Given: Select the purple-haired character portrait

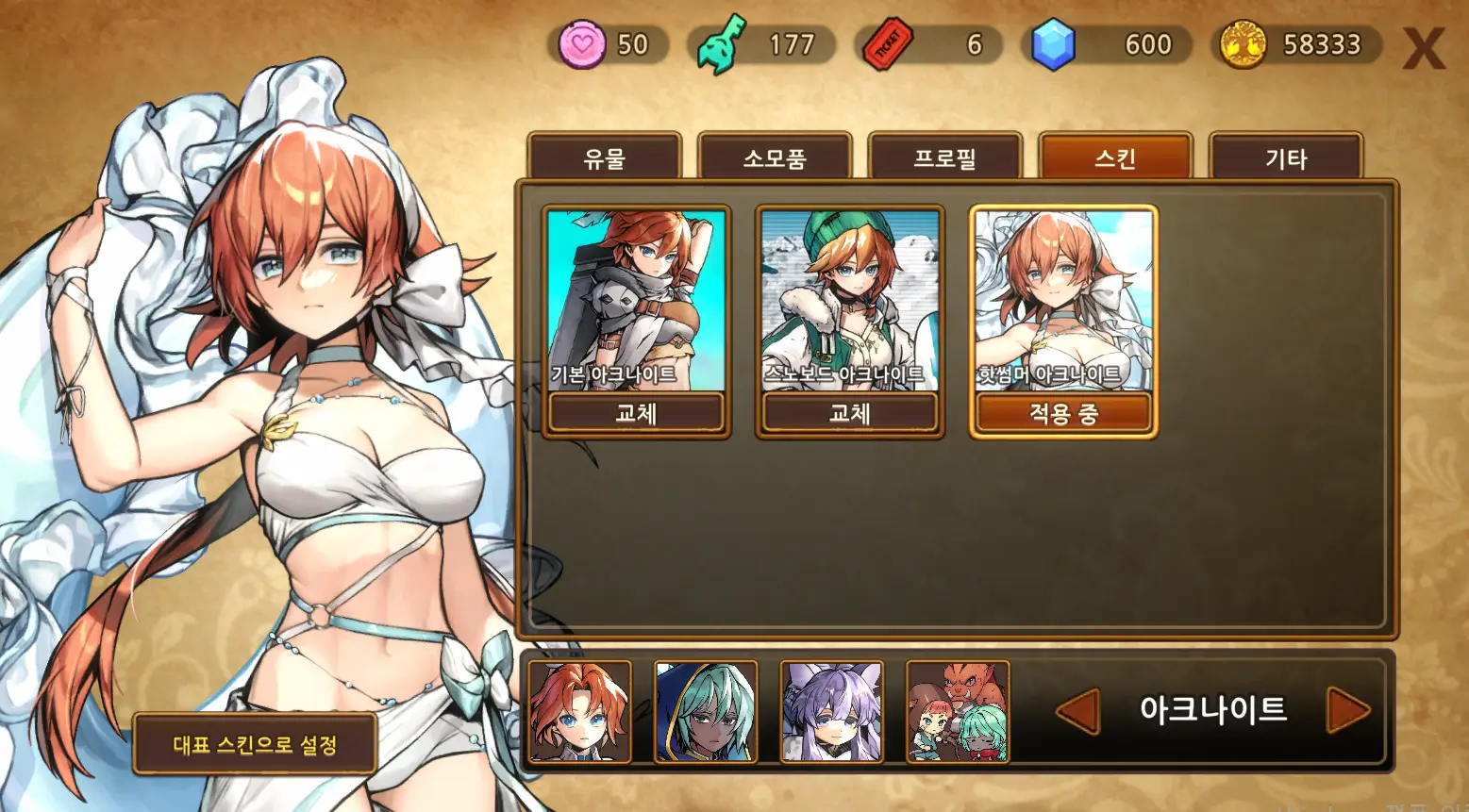Looking at the screenshot, I should [831, 711].
